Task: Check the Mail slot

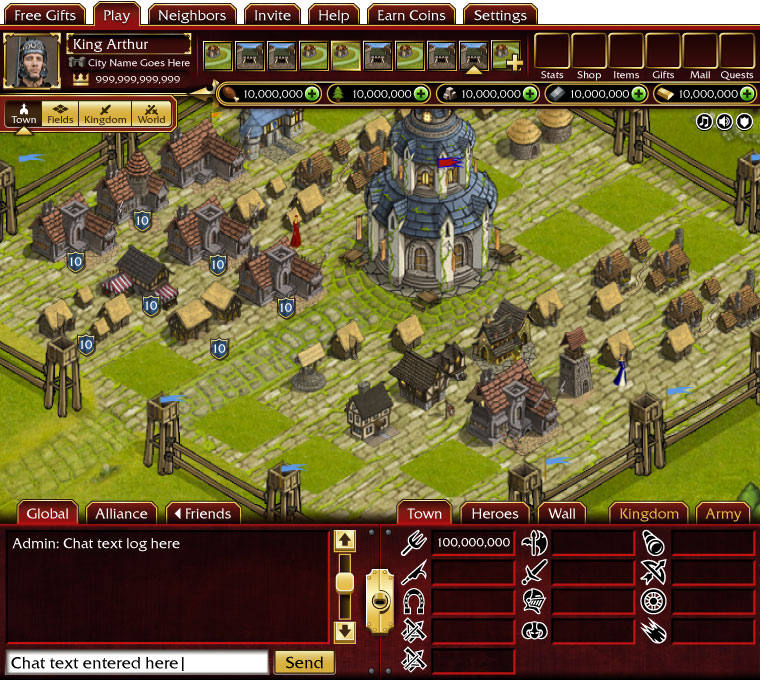Action: [x=700, y=53]
